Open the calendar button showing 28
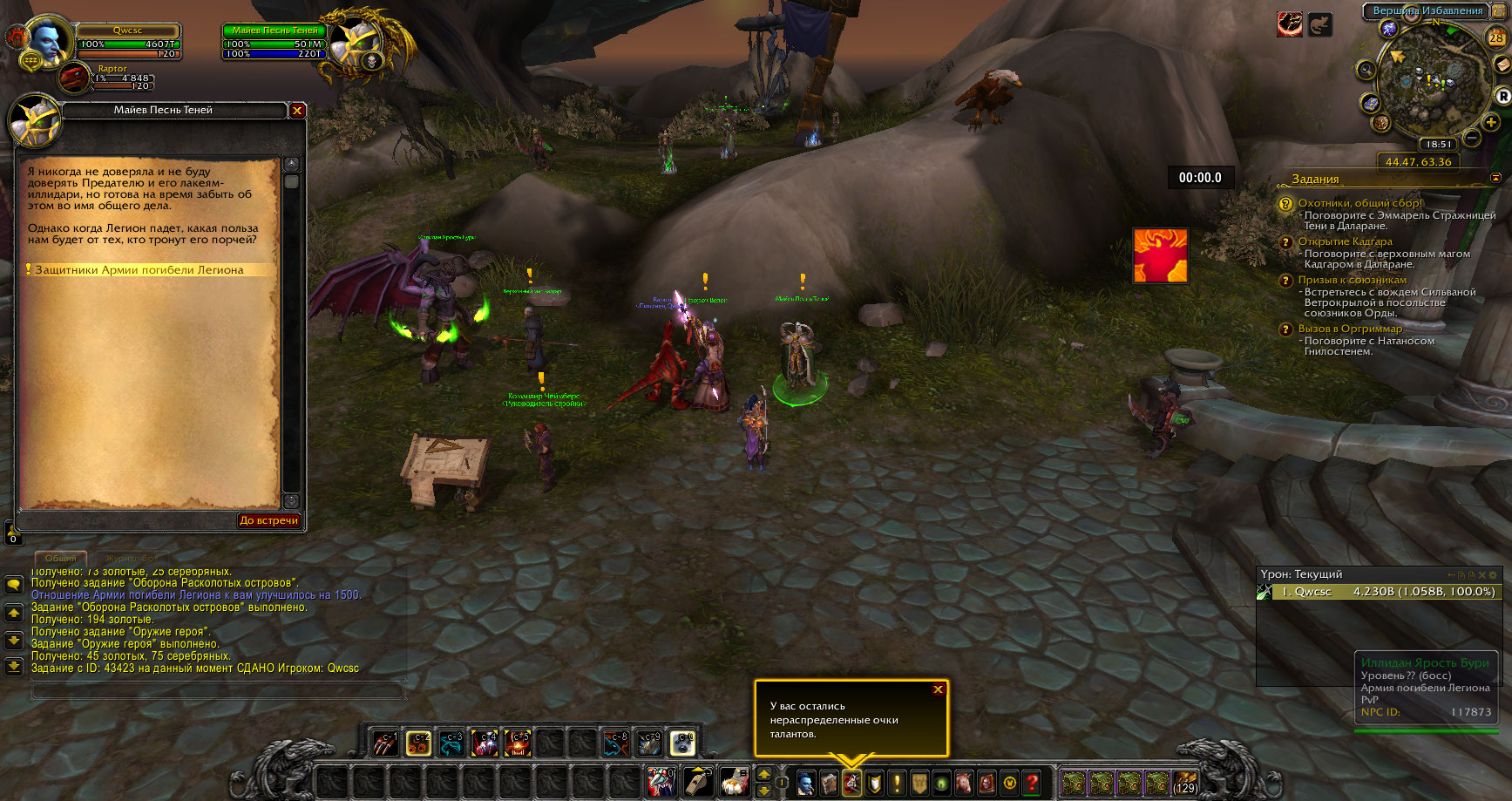The width and height of the screenshot is (1512, 801). 1496,37
